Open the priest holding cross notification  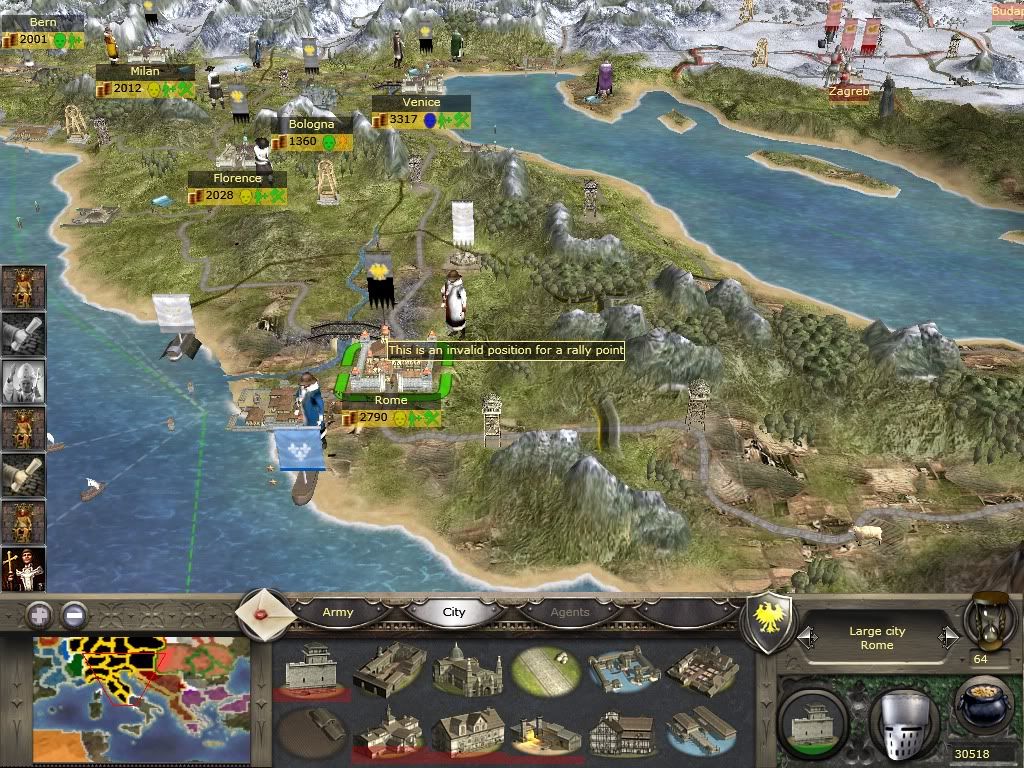click(23, 570)
